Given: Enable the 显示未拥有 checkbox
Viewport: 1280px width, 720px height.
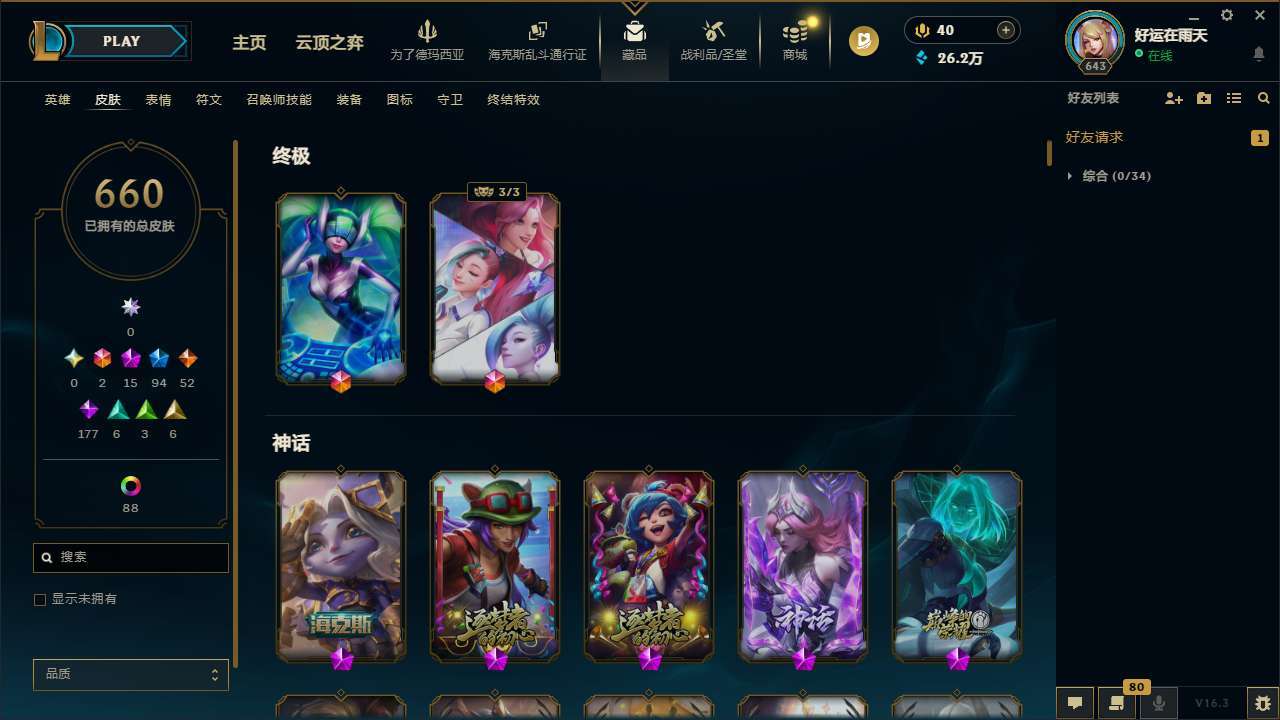Looking at the screenshot, I should click(x=40, y=599).
